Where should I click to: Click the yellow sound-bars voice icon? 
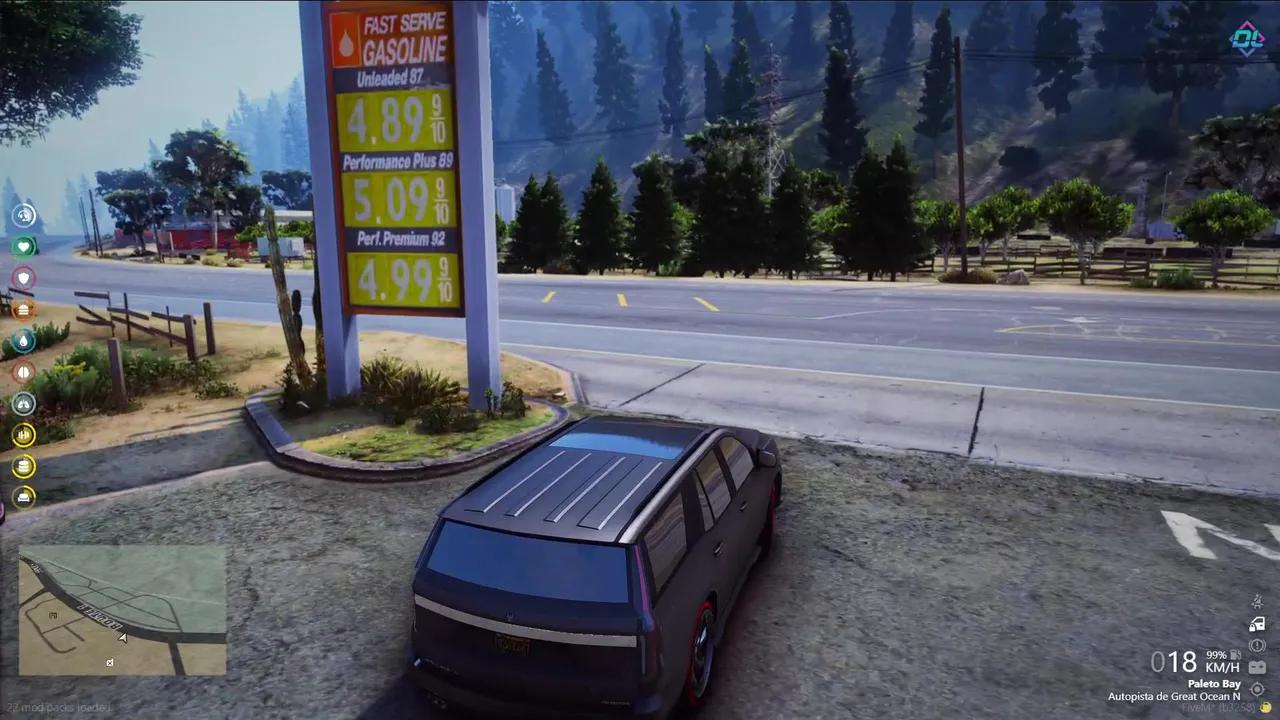23,435
